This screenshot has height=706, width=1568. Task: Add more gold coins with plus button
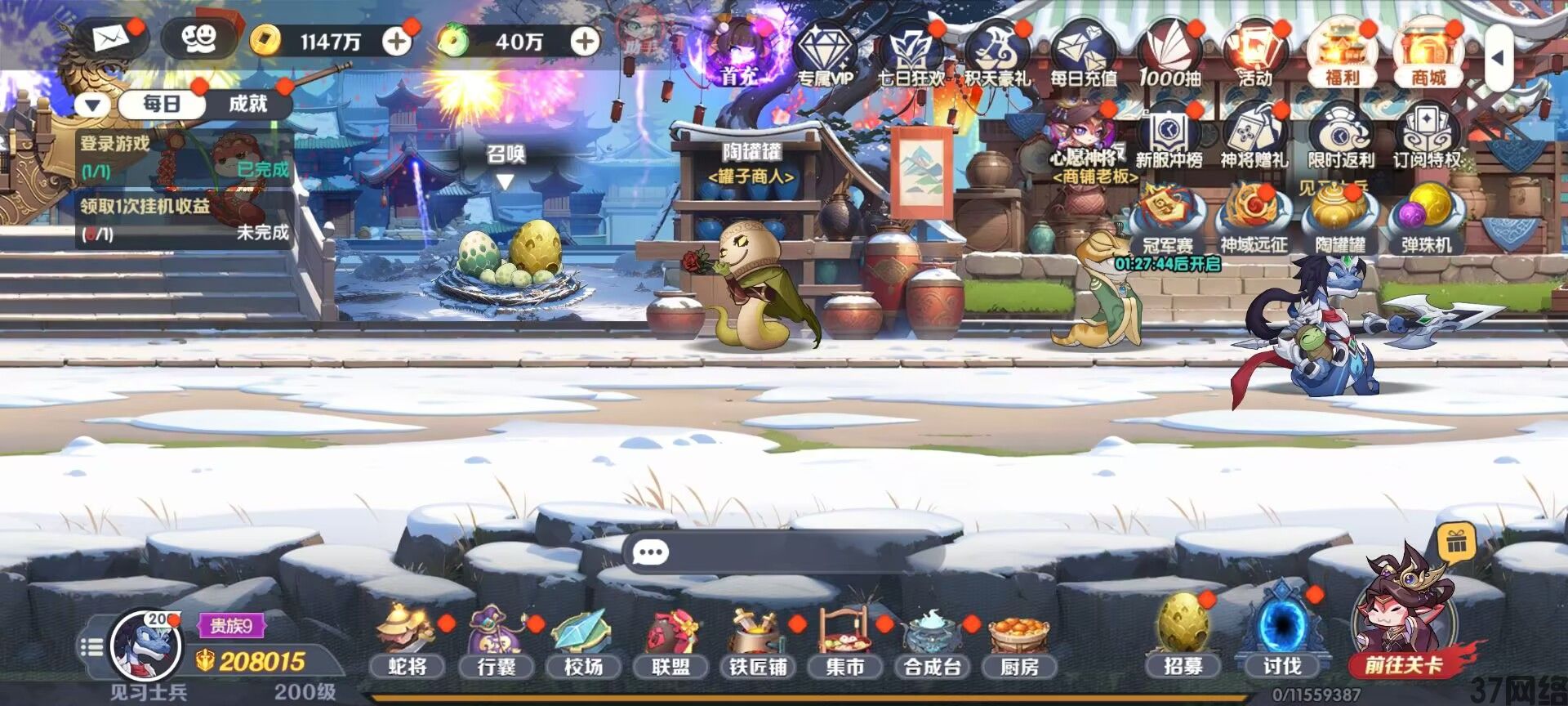[x=397, y=41]
